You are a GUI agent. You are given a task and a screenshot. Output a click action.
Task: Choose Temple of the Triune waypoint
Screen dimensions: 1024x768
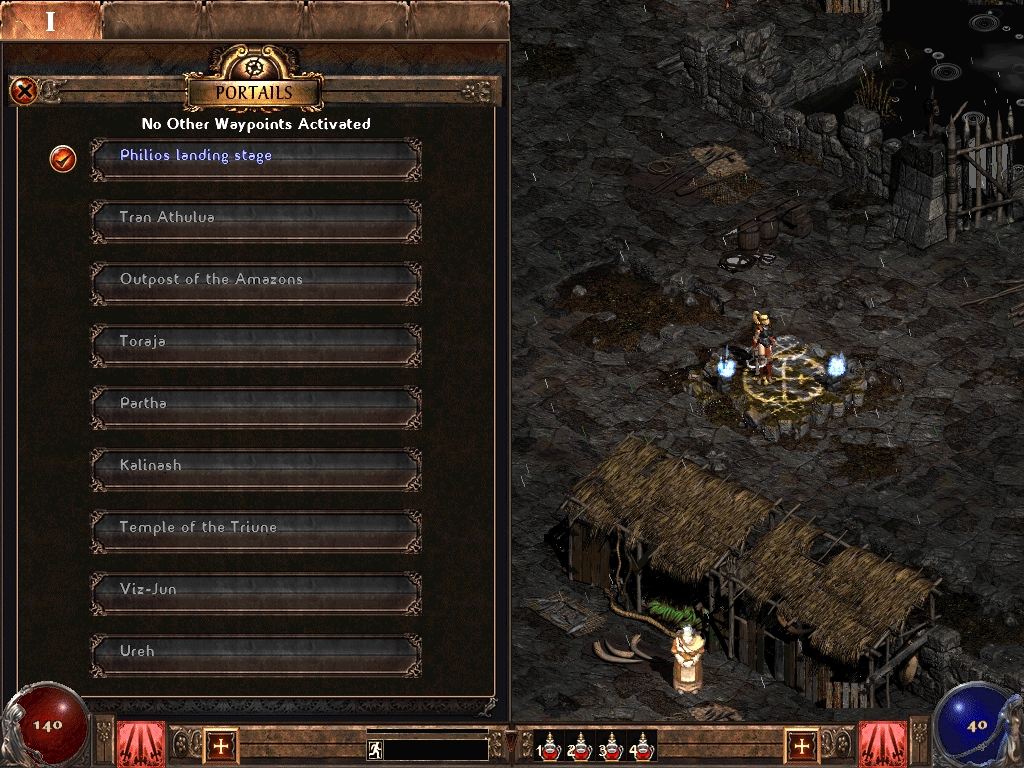256,529
